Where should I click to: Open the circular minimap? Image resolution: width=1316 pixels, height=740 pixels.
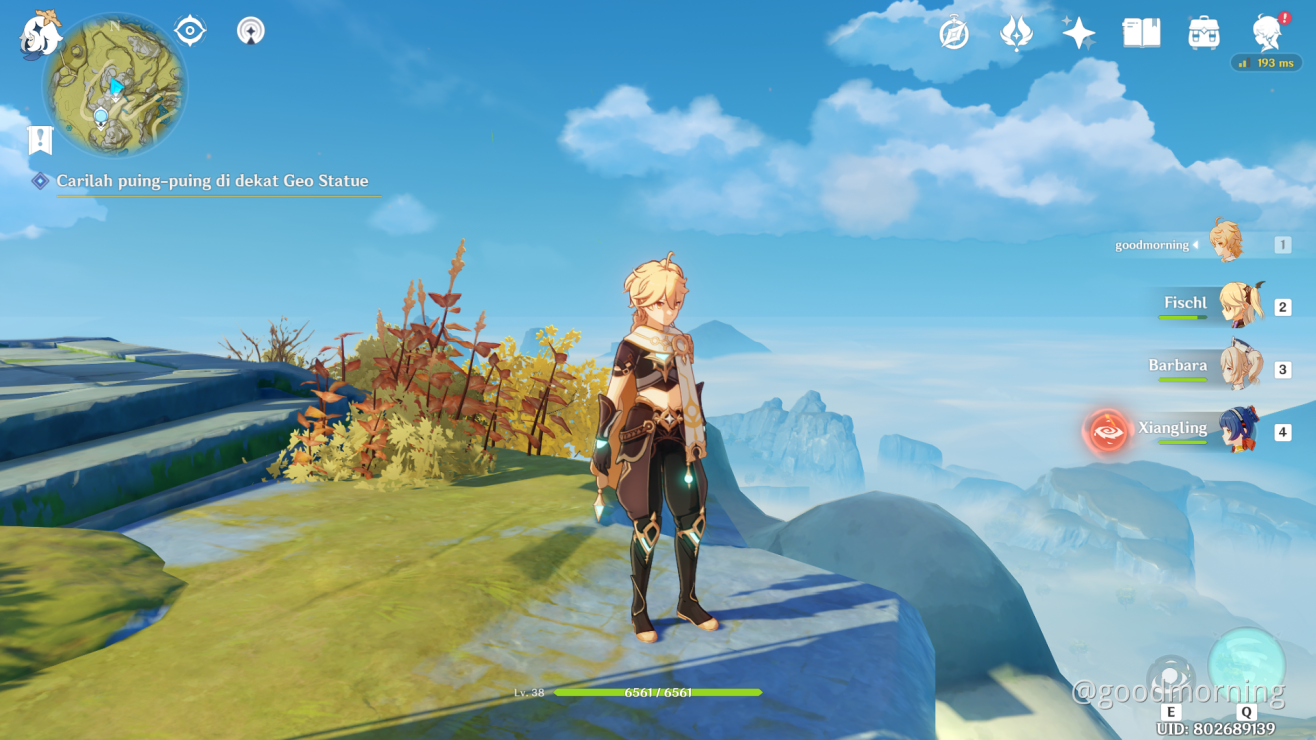coord(114,87)
